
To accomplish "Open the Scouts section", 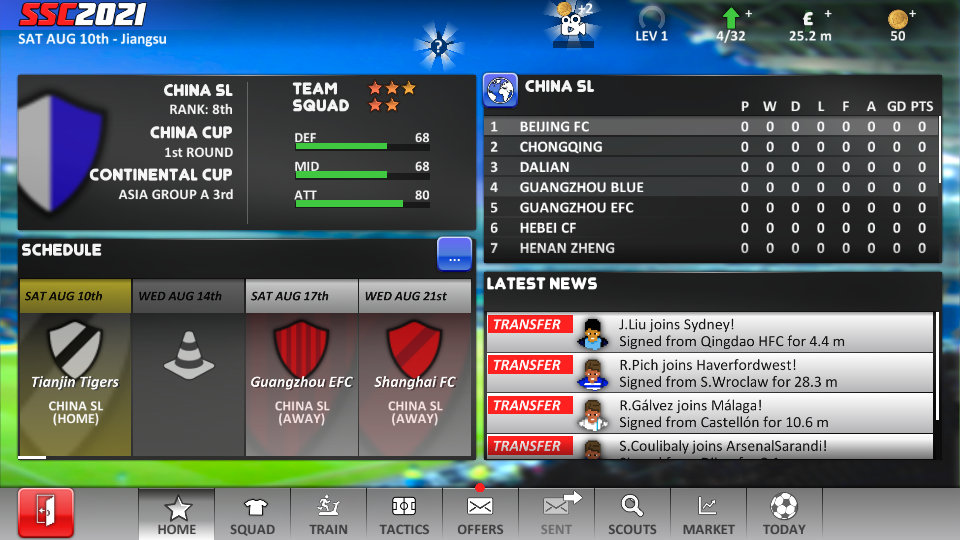I will click(632, 515).
